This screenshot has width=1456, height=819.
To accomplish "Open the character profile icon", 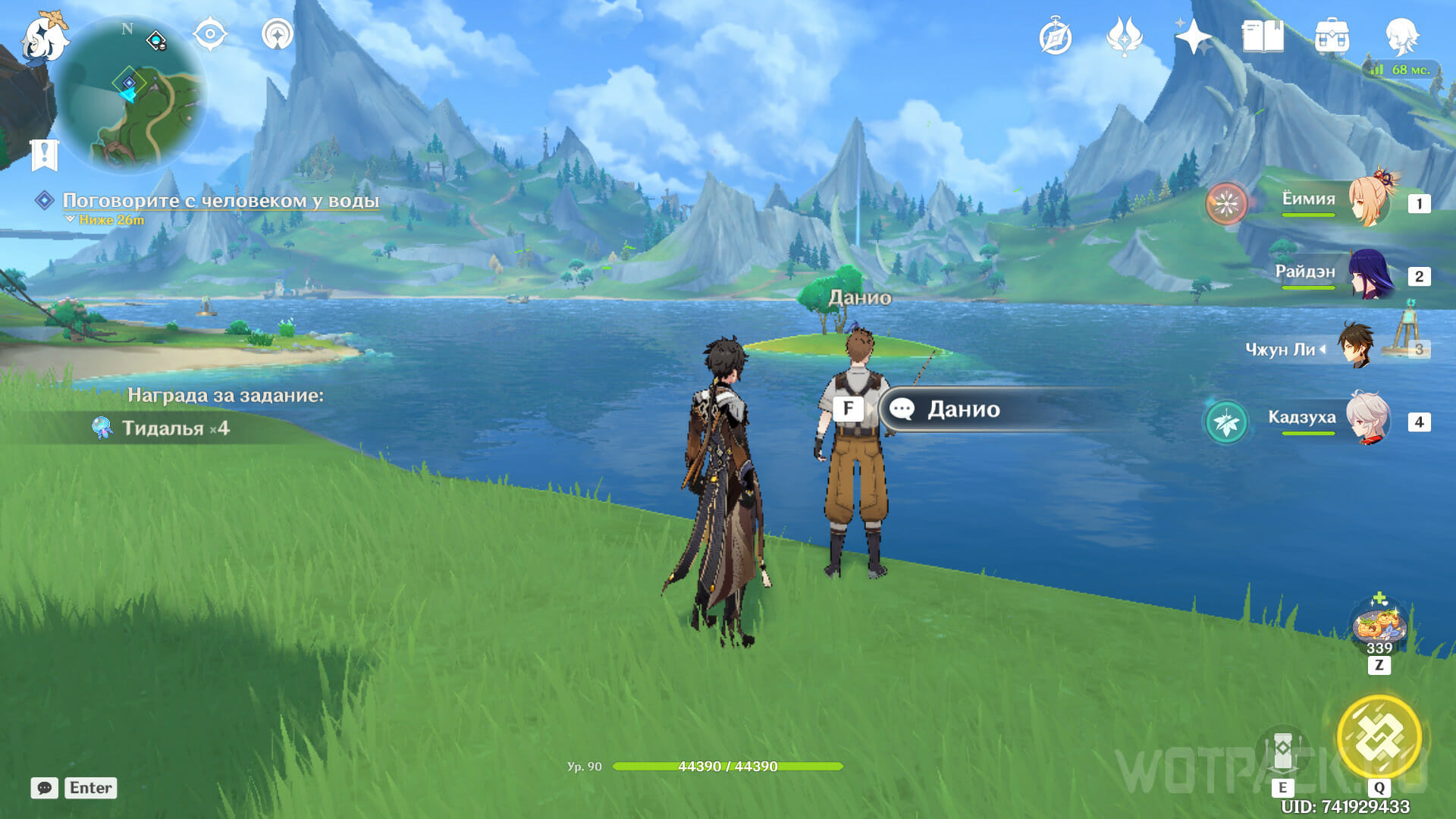I will tap(1401, 36).
